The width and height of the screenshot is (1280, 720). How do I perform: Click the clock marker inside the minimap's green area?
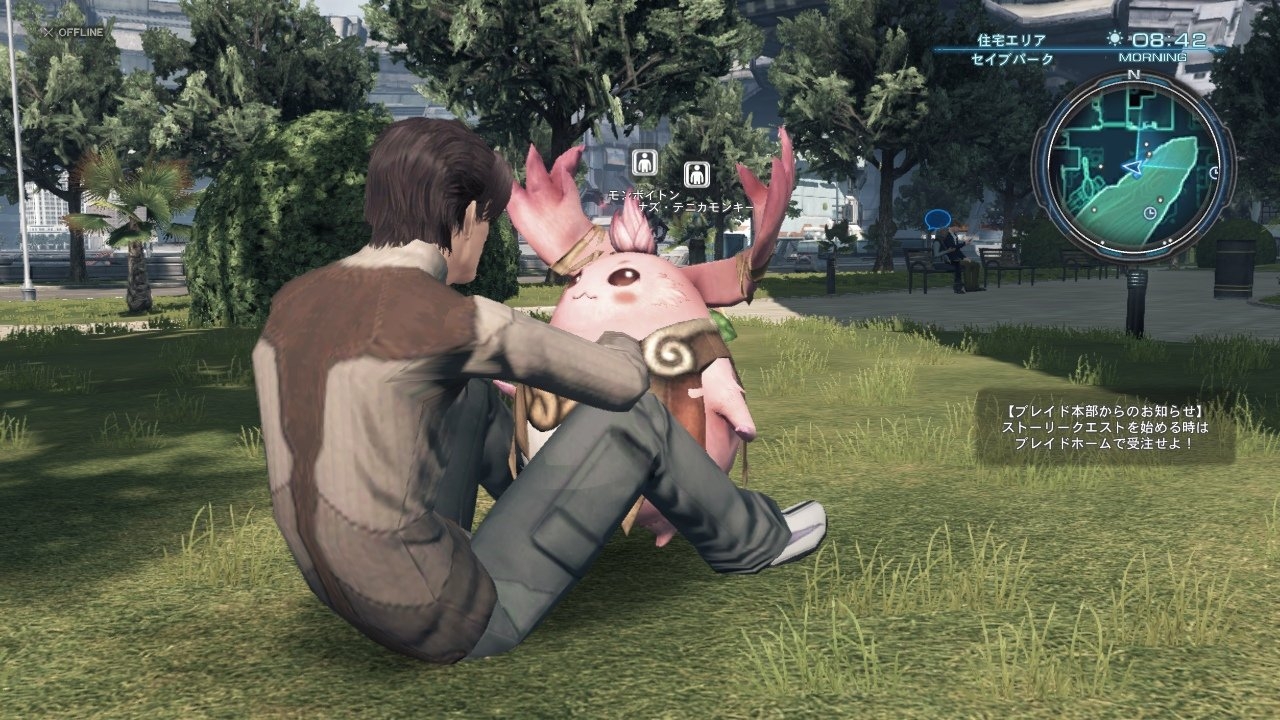tap(1151, 213)
